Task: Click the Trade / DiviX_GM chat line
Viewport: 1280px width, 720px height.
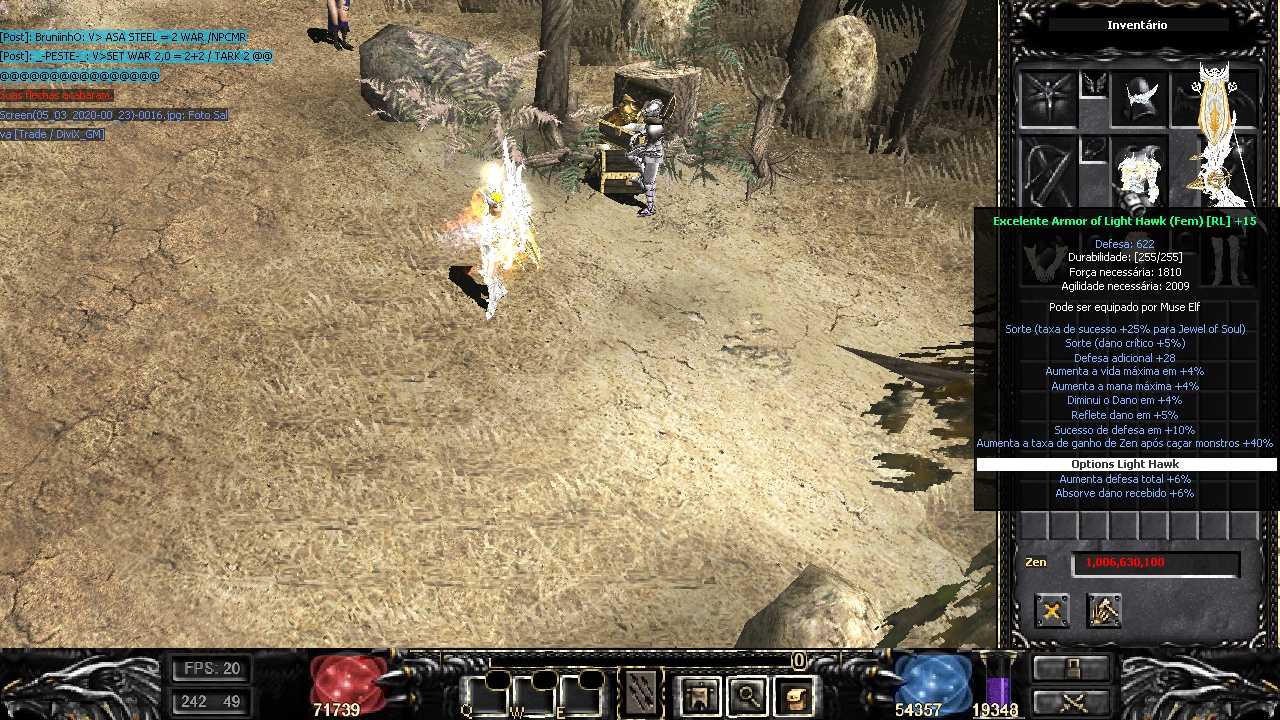Action: [52, 134]
